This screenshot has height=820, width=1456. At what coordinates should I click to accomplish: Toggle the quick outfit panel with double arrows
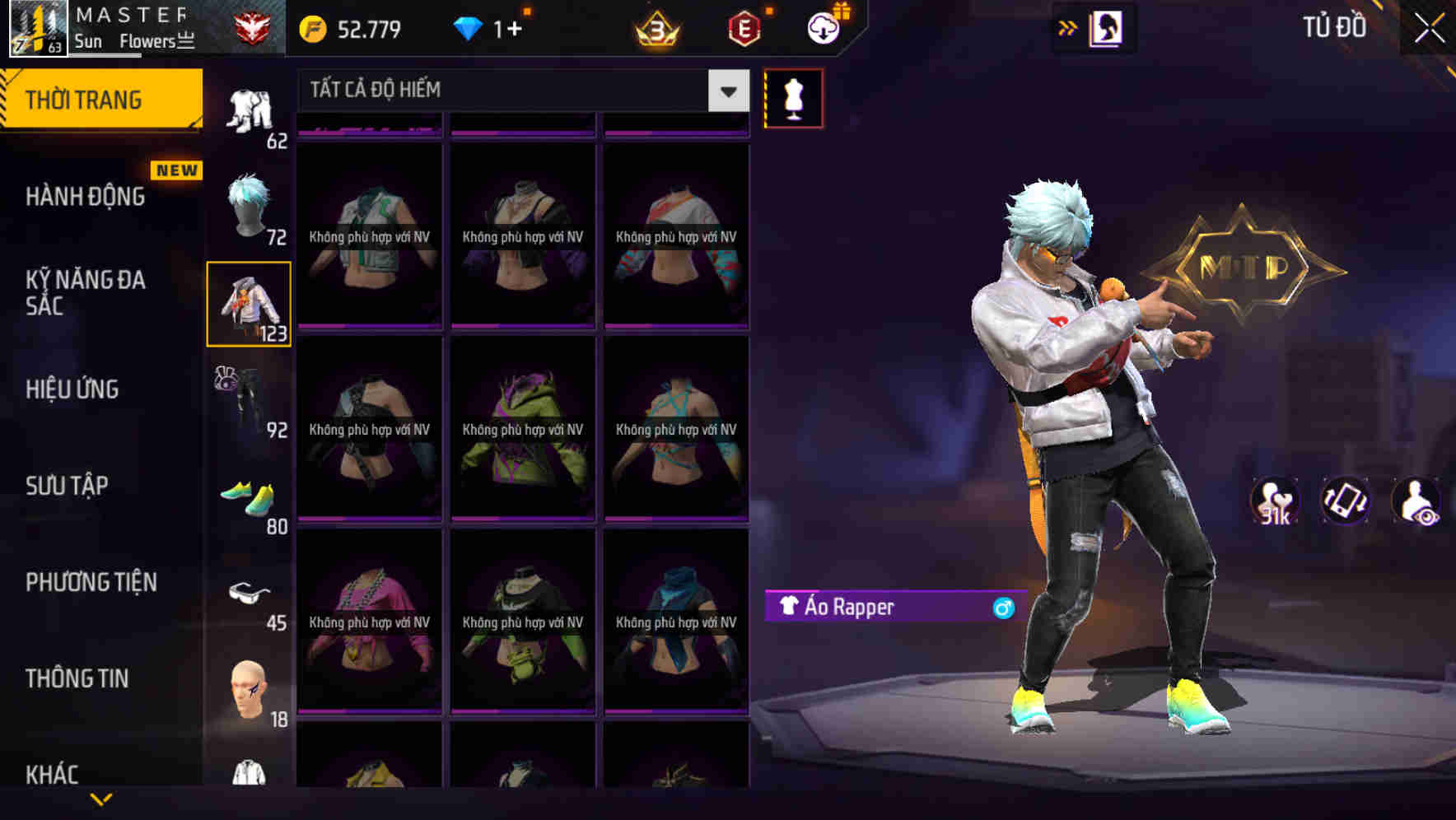(x=1067, y=26)
